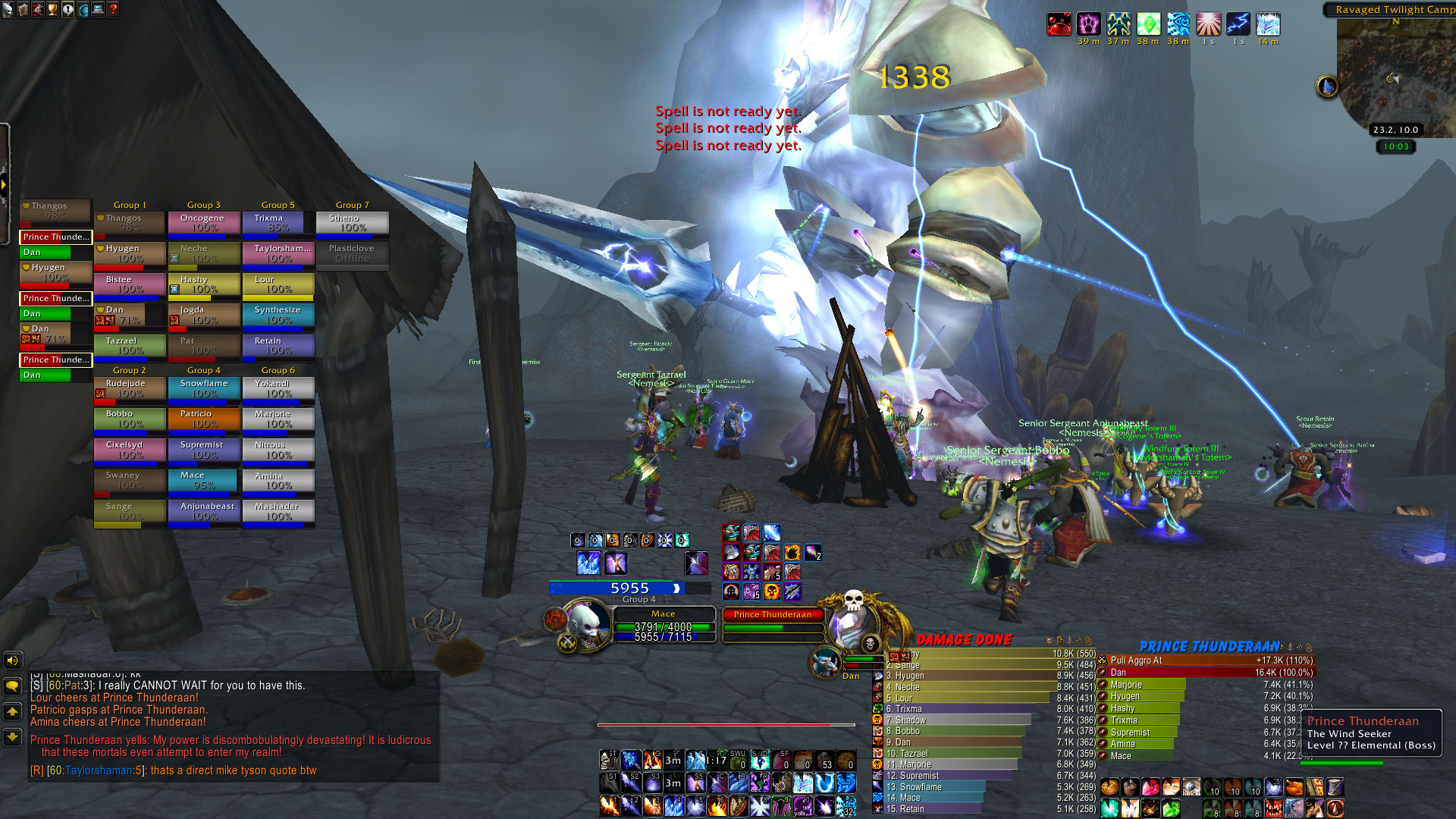Click the chat scroll-down arrow button
The height and width of the screenshot is (819, 1456).
coord(12,736)
